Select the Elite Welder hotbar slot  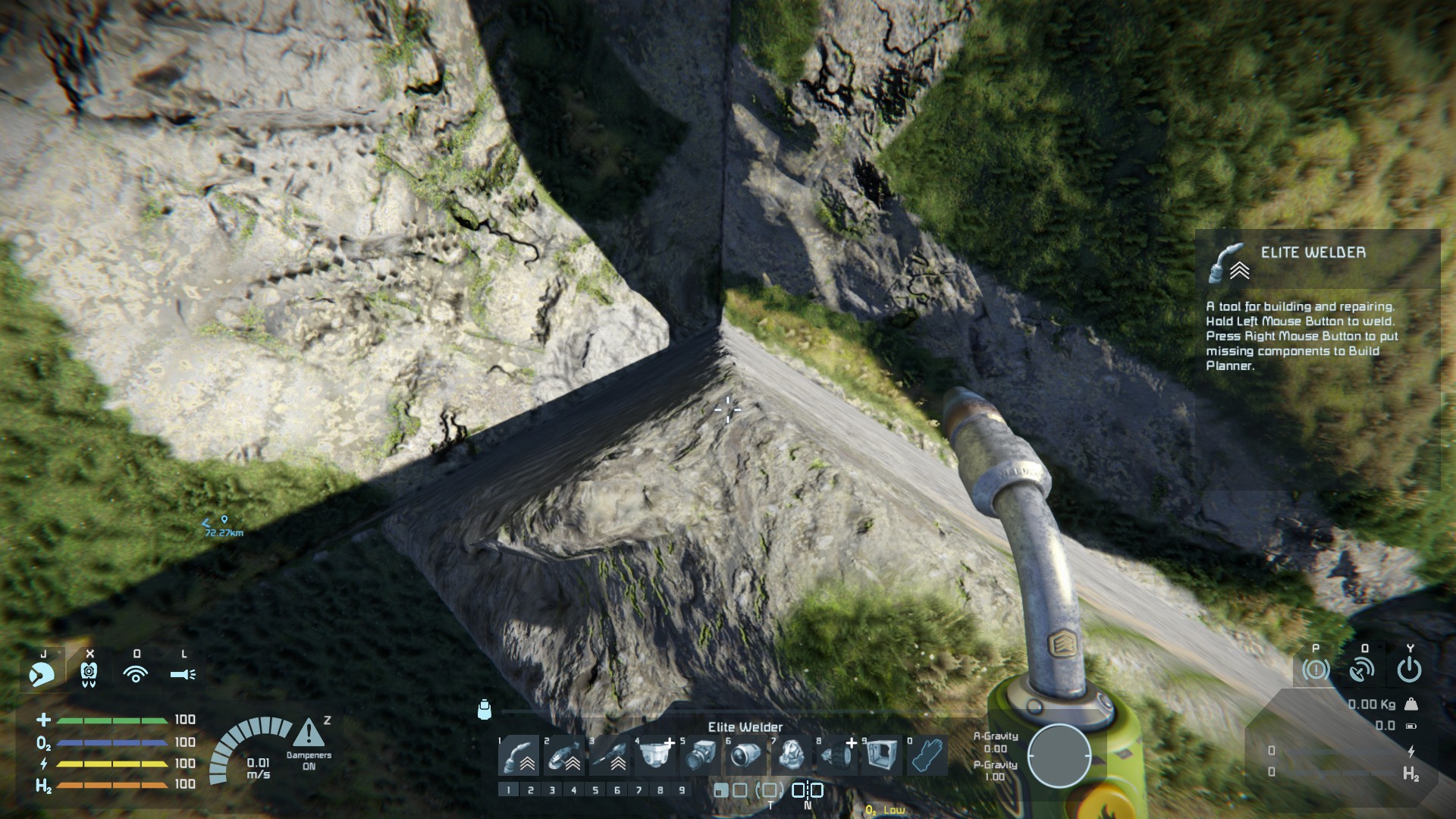519,755
